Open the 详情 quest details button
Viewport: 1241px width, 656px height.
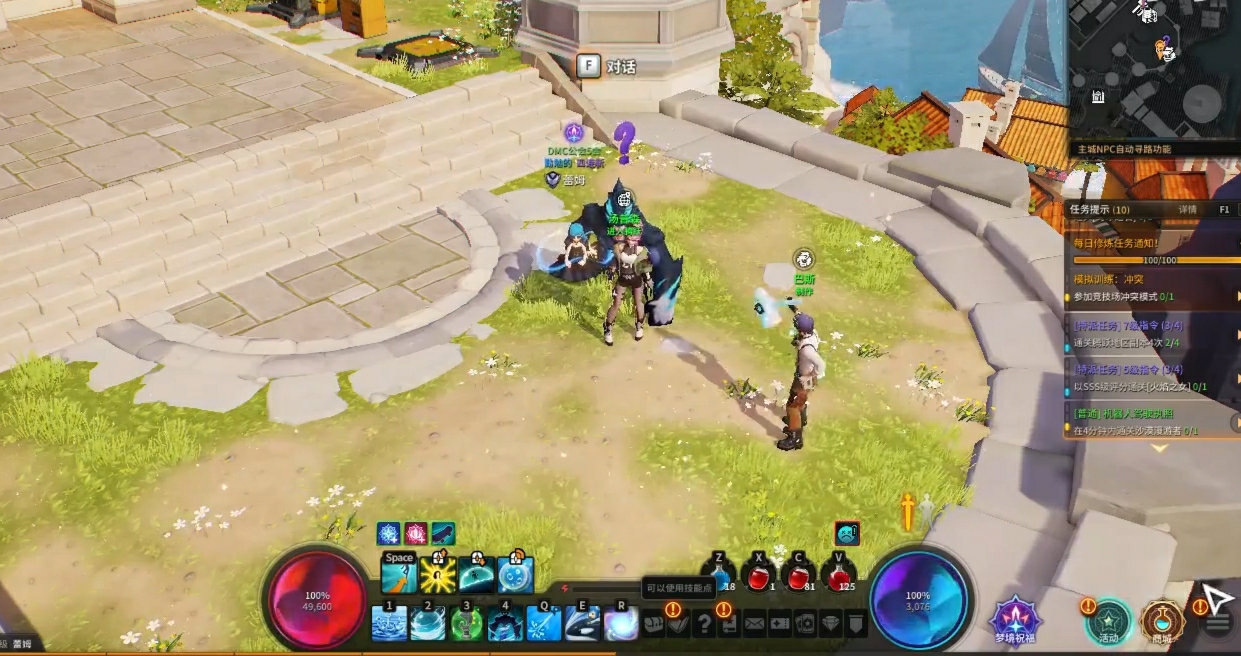pos(1187,211)
